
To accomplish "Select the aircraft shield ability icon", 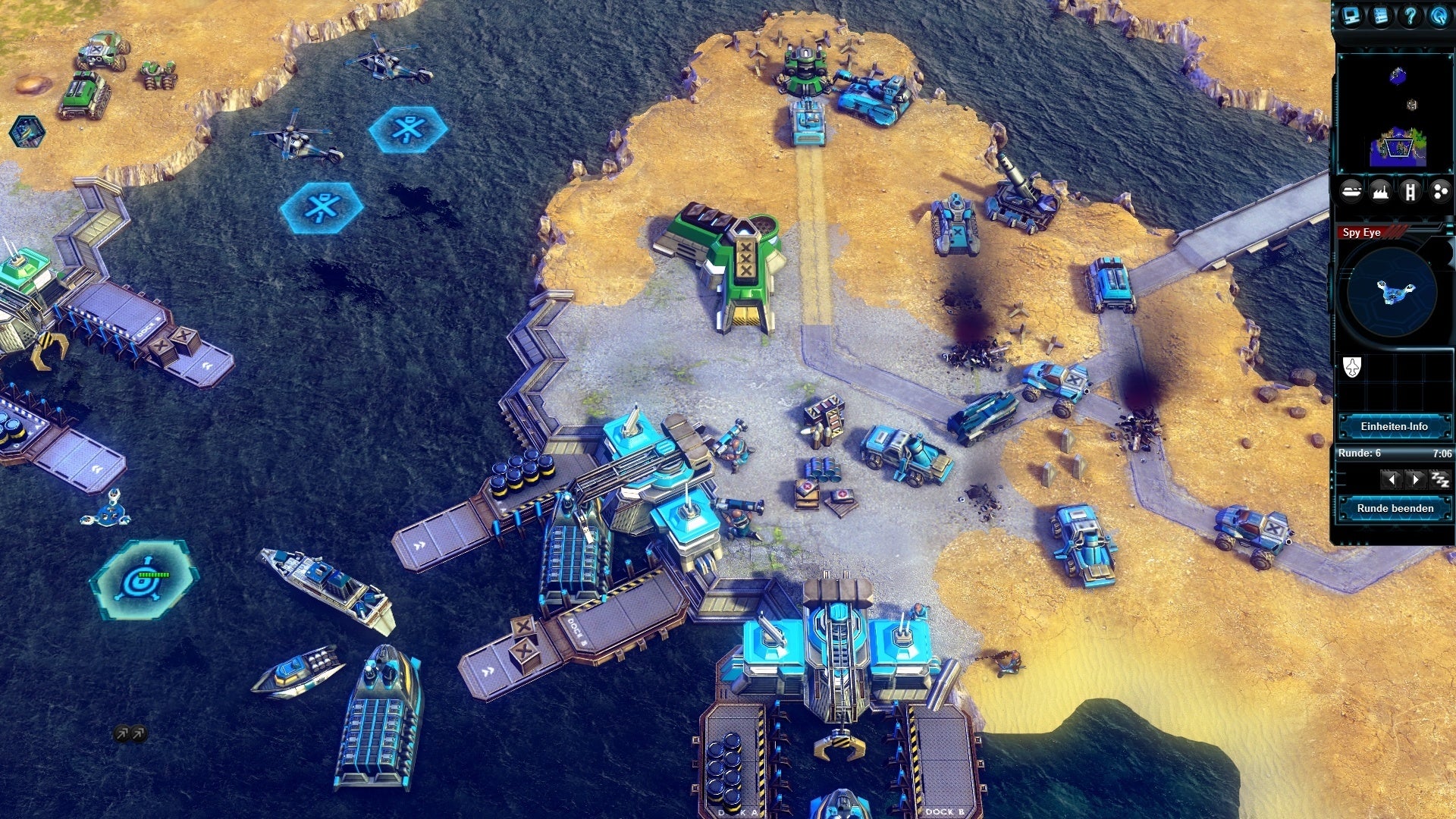I will coord(1352,368).
